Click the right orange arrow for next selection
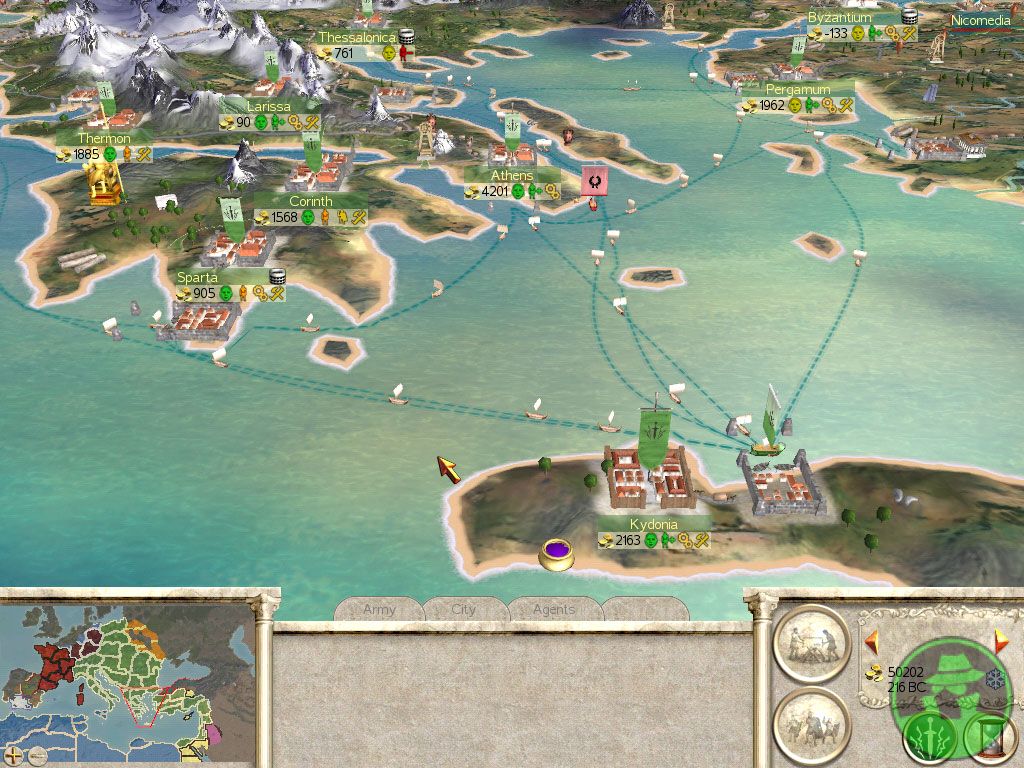 [x=1001, y=640]
